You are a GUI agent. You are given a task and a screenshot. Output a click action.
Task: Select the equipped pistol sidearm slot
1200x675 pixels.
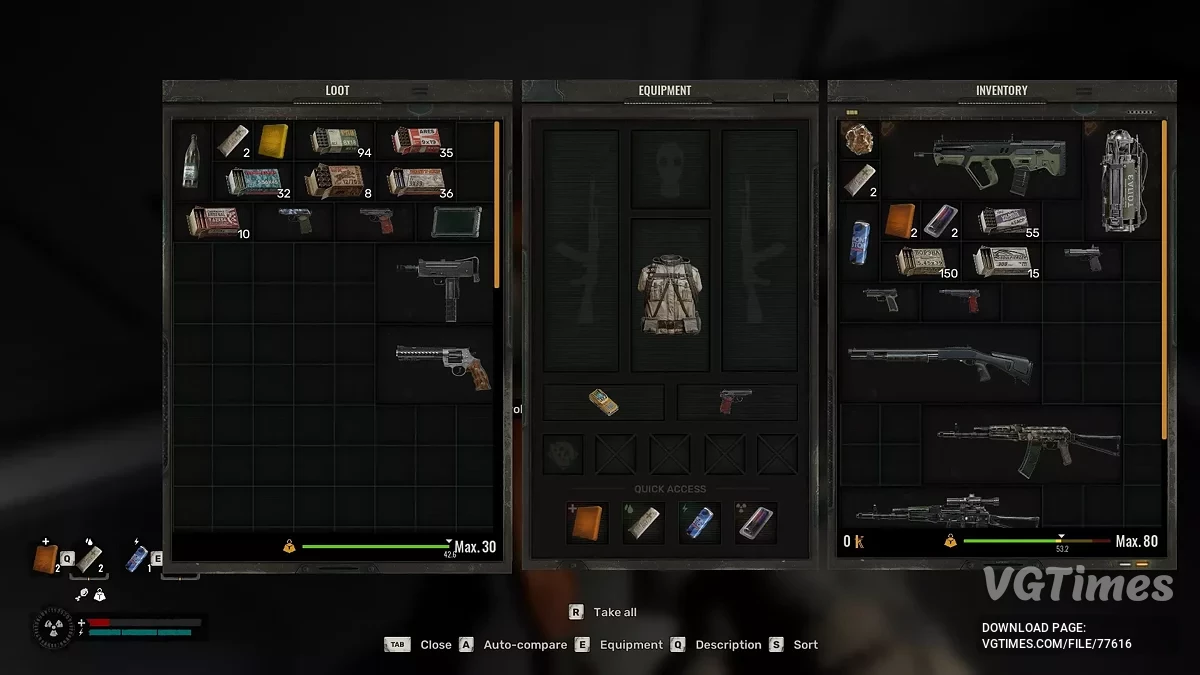(x=737, y=402)
